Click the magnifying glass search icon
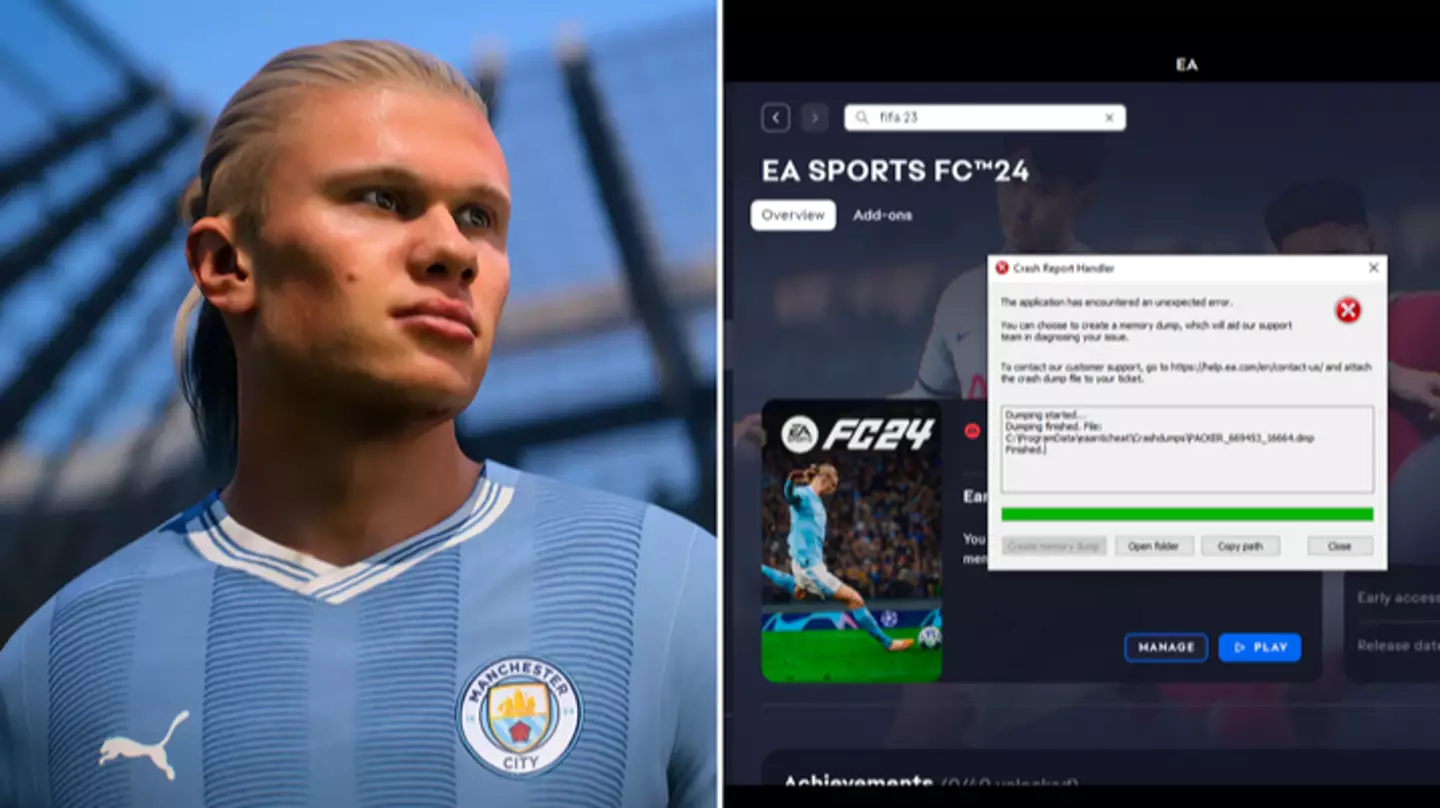 (x=862, y=117)
